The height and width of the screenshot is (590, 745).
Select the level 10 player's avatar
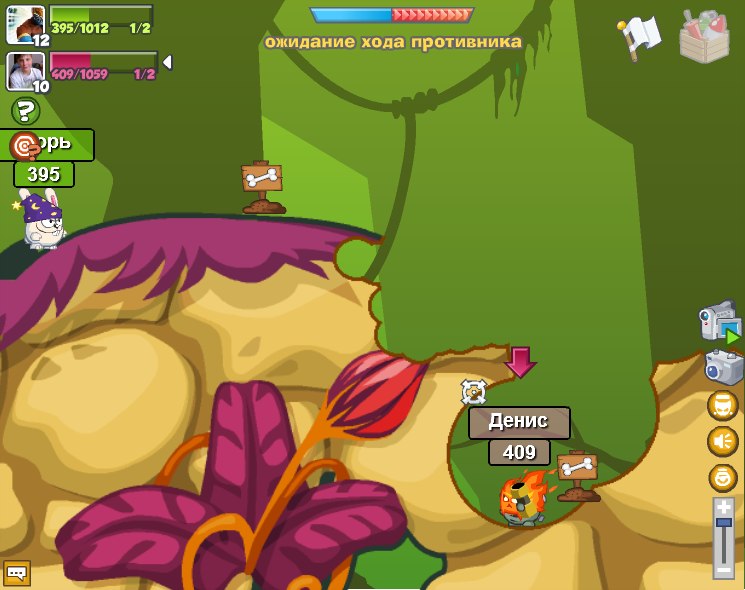pos(25,70)
